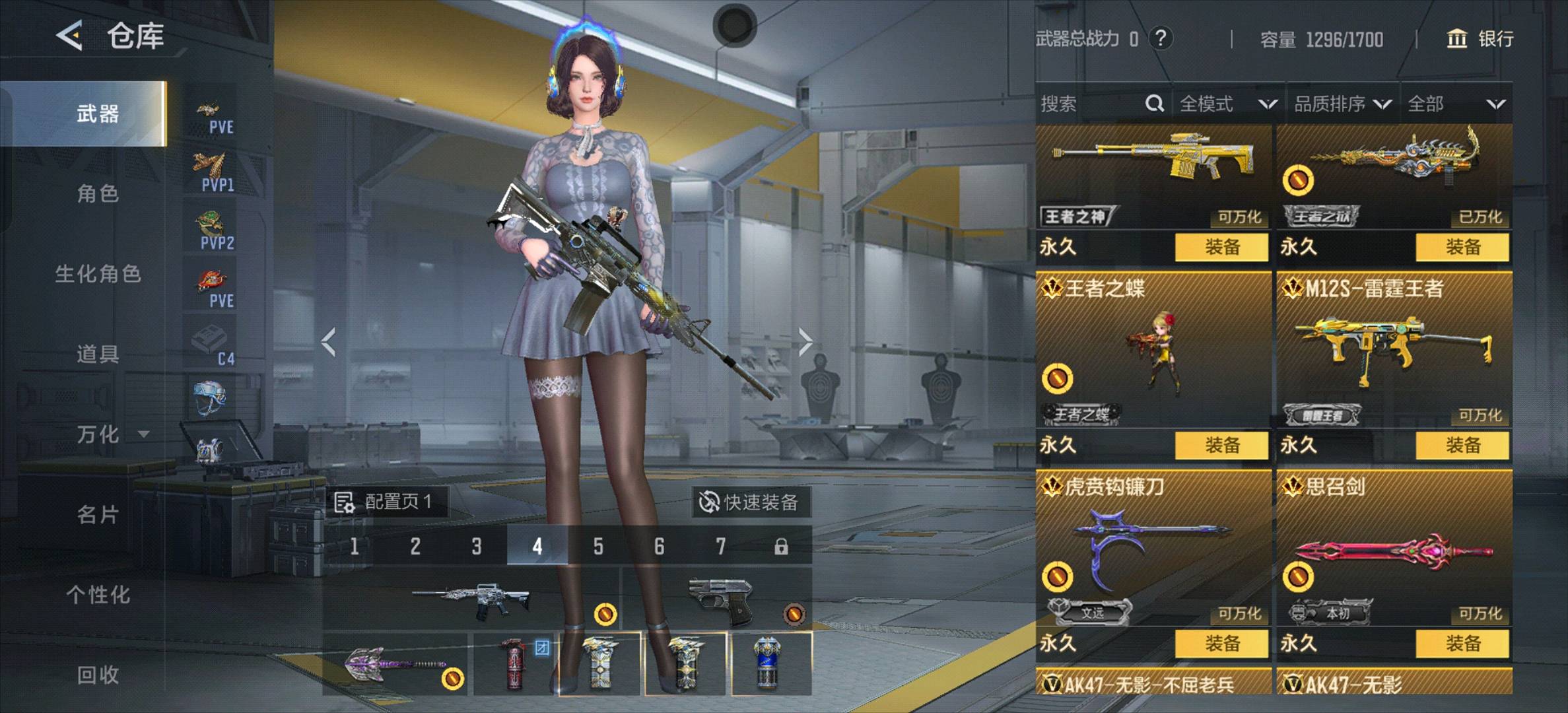Switch to the 角色 character tab

pyautogui.click(x=97, y=193)
